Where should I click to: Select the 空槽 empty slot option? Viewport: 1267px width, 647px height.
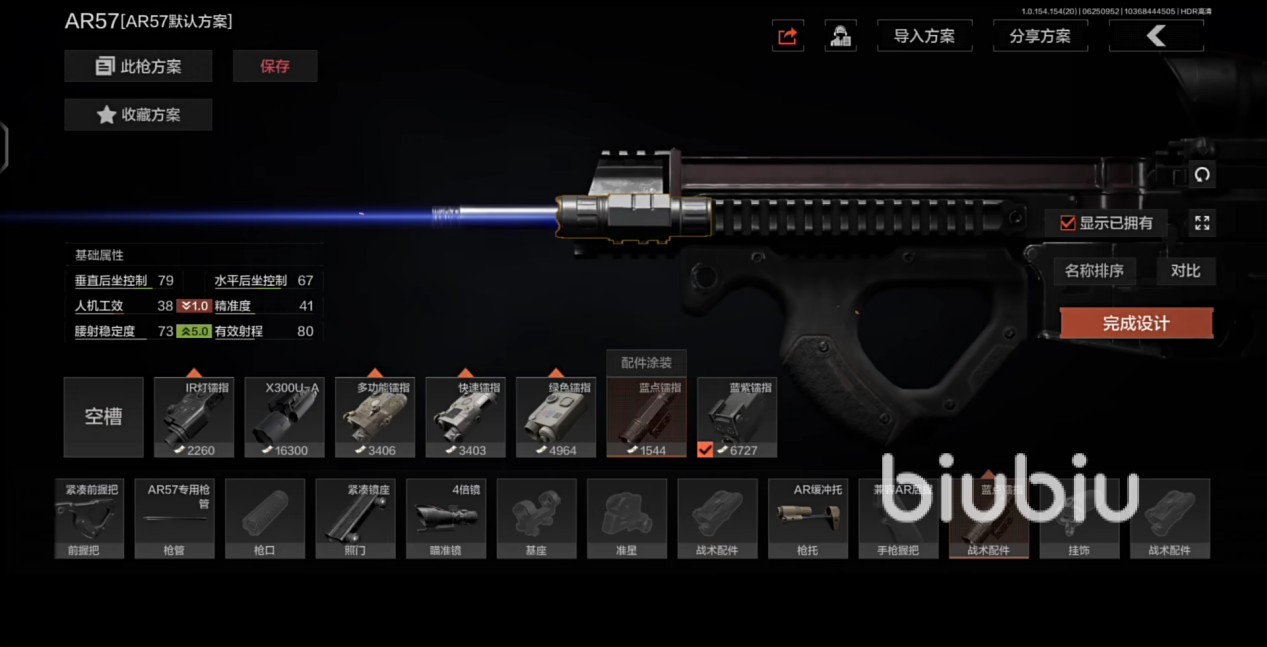click(x=103, y=417)
